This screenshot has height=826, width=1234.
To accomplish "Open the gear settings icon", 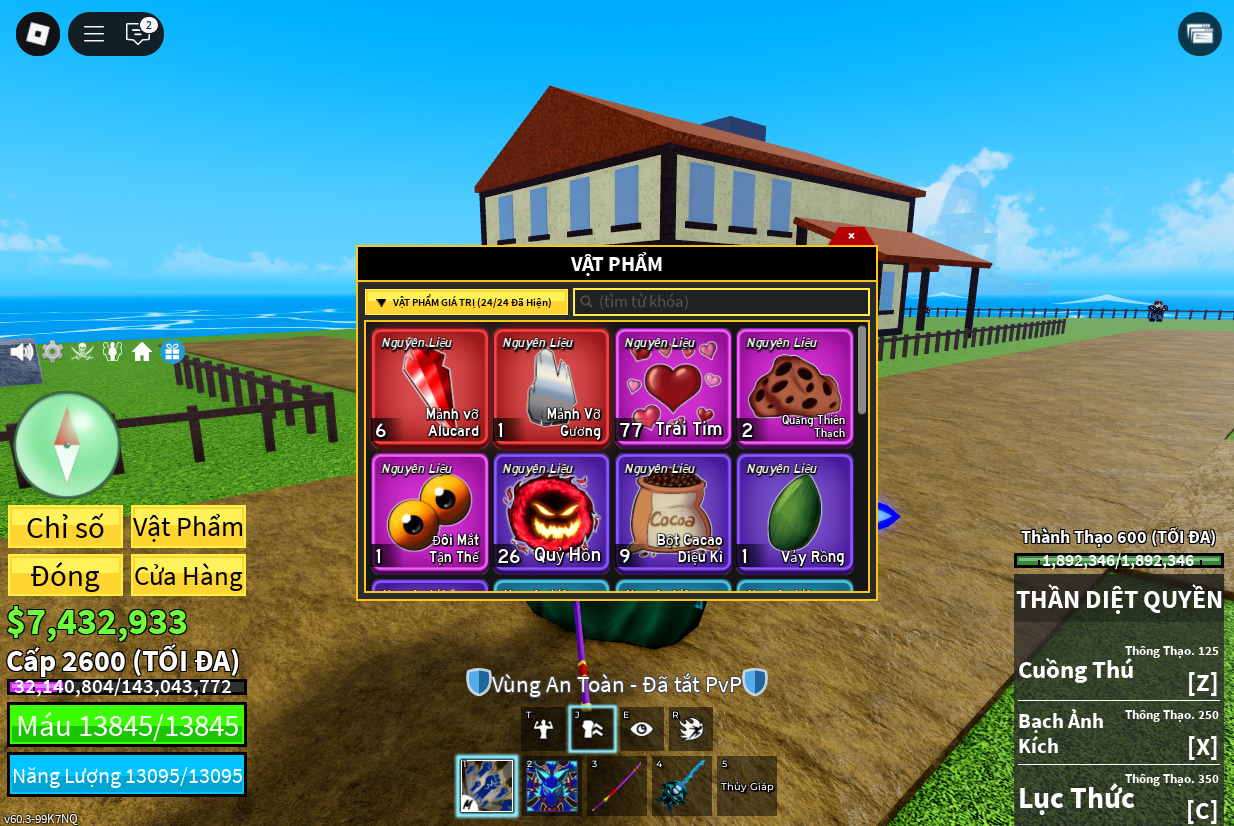I will click(52, 352).
